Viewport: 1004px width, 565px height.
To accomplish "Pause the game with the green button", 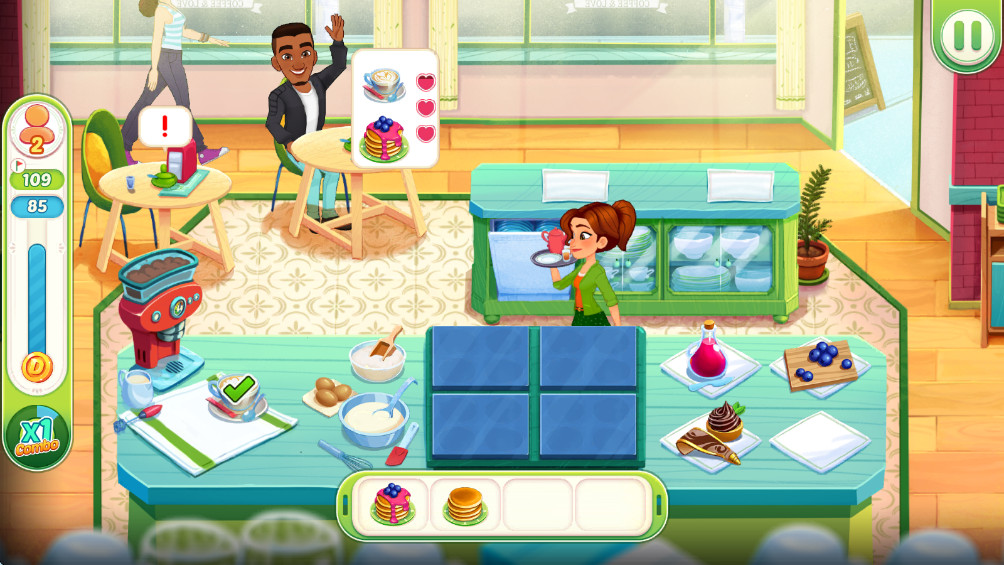I will pos(967,35).
